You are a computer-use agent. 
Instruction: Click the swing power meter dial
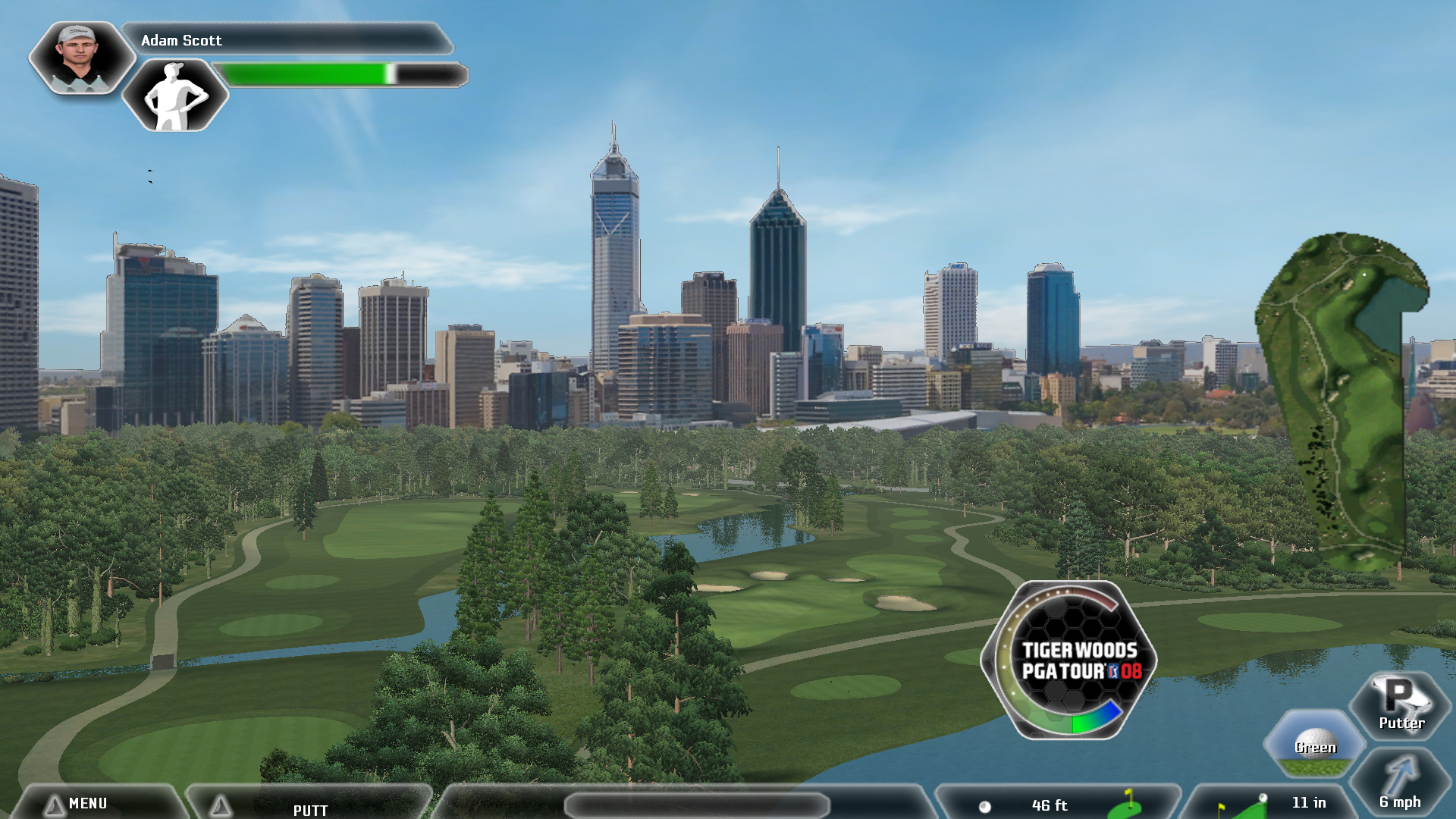coord(1069,660)
